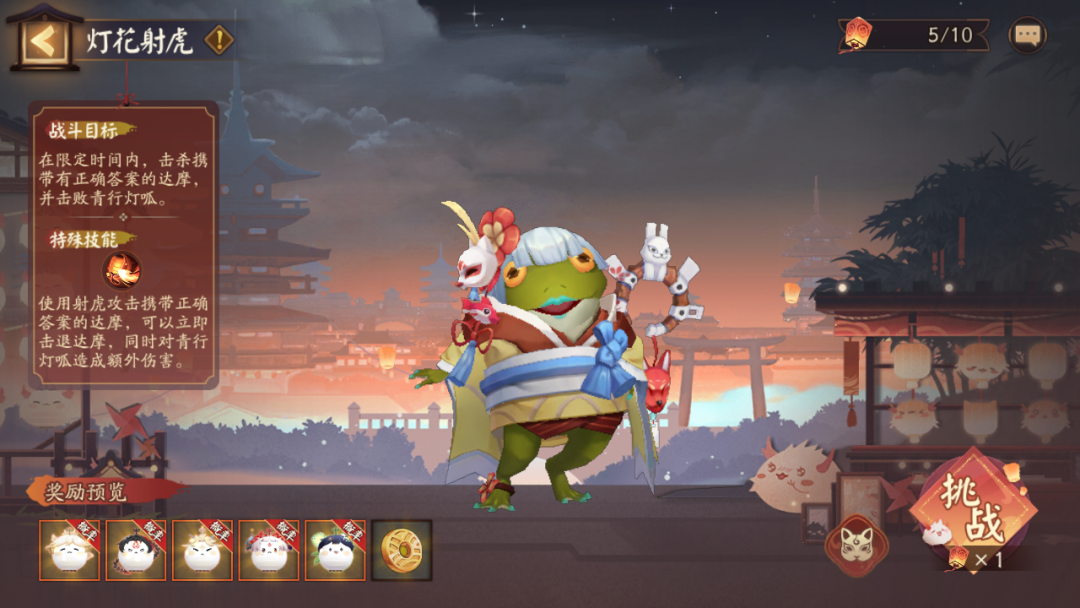This screenshot has height=608, width=1080.
Task: Open the fox mask button
Action: click(x=856, y=544)
